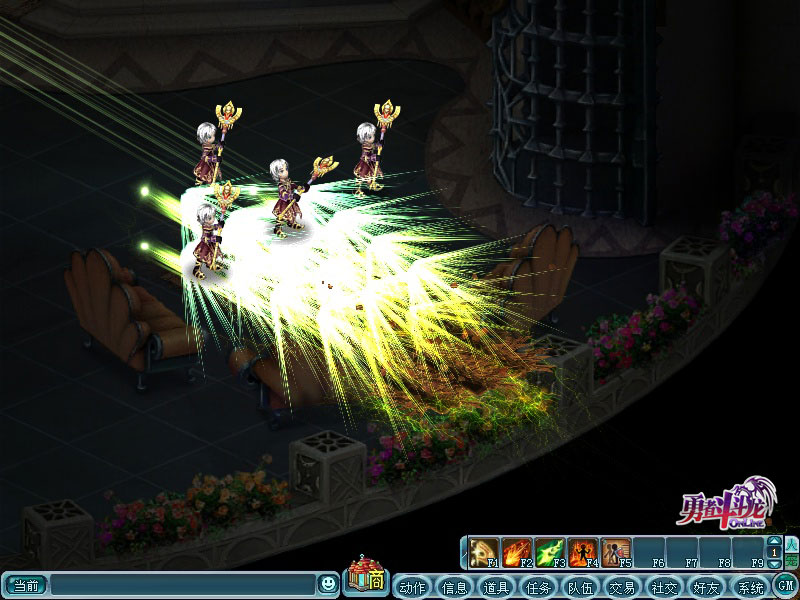Screen dimensions: 800x600
Task: Activate the F4 flaming figure skill
Action: tap(583, 552)
